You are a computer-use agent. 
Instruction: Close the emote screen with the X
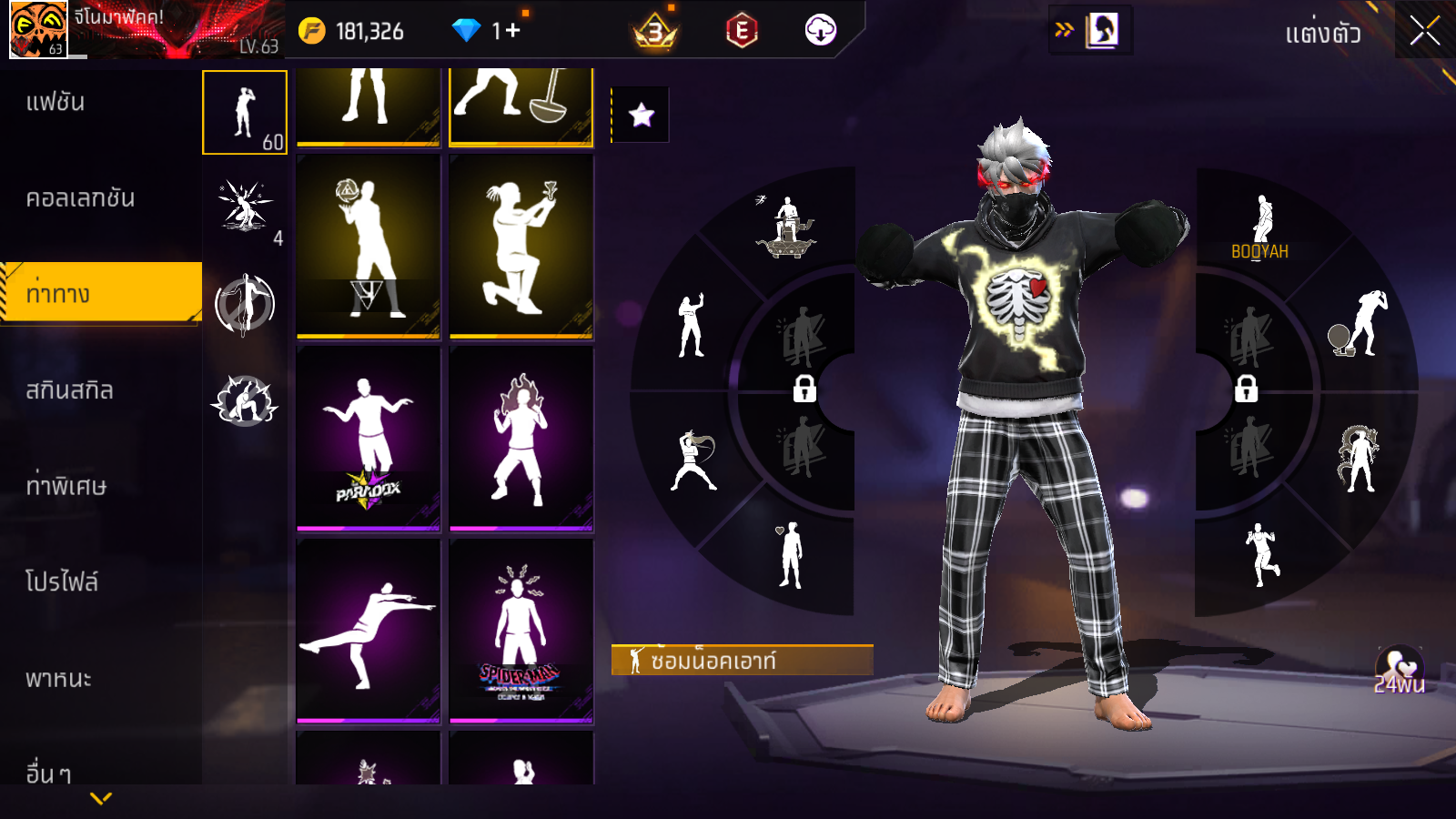coord(1425,31)
